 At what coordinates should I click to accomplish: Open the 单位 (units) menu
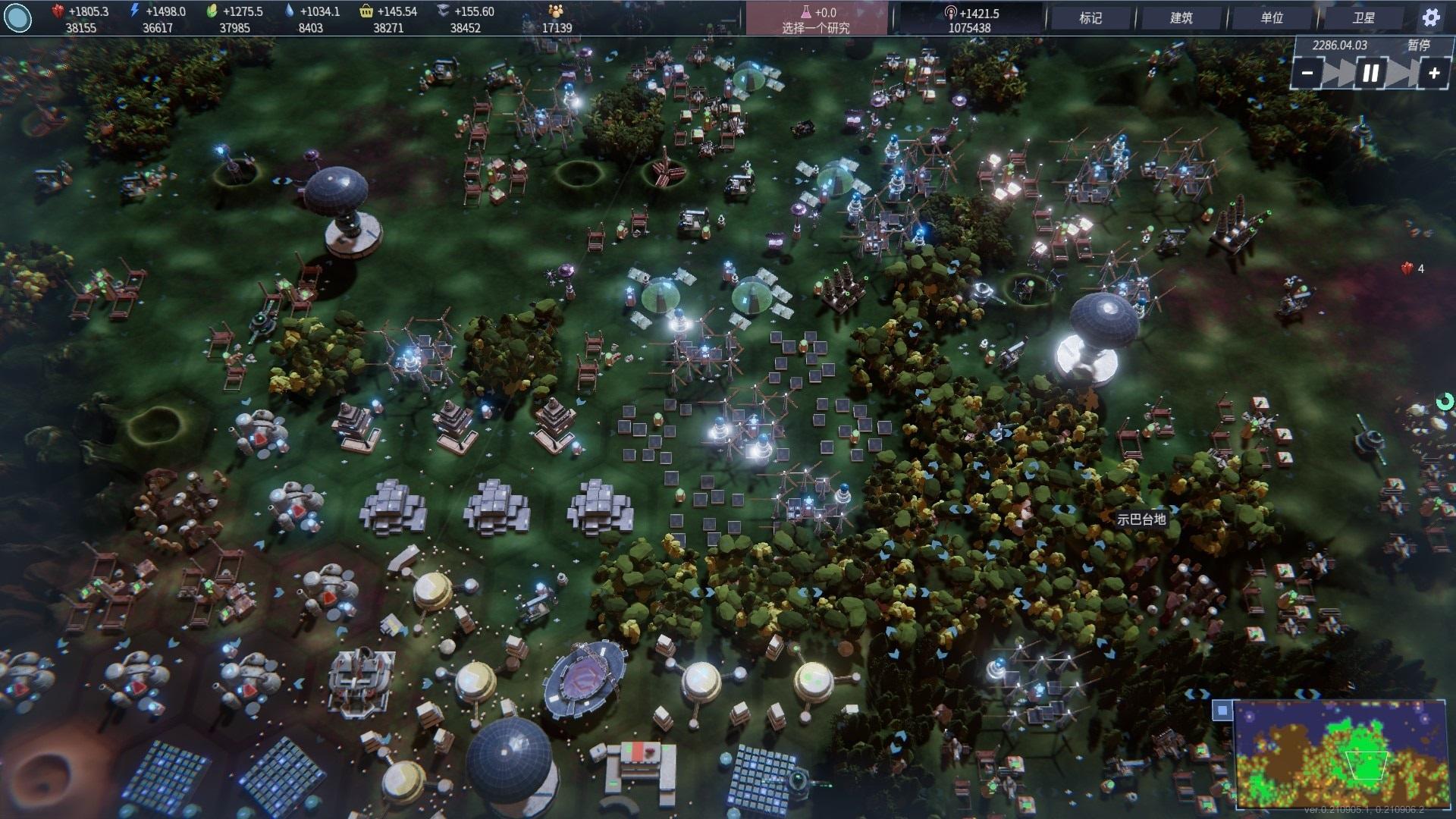click(1272, 18)
